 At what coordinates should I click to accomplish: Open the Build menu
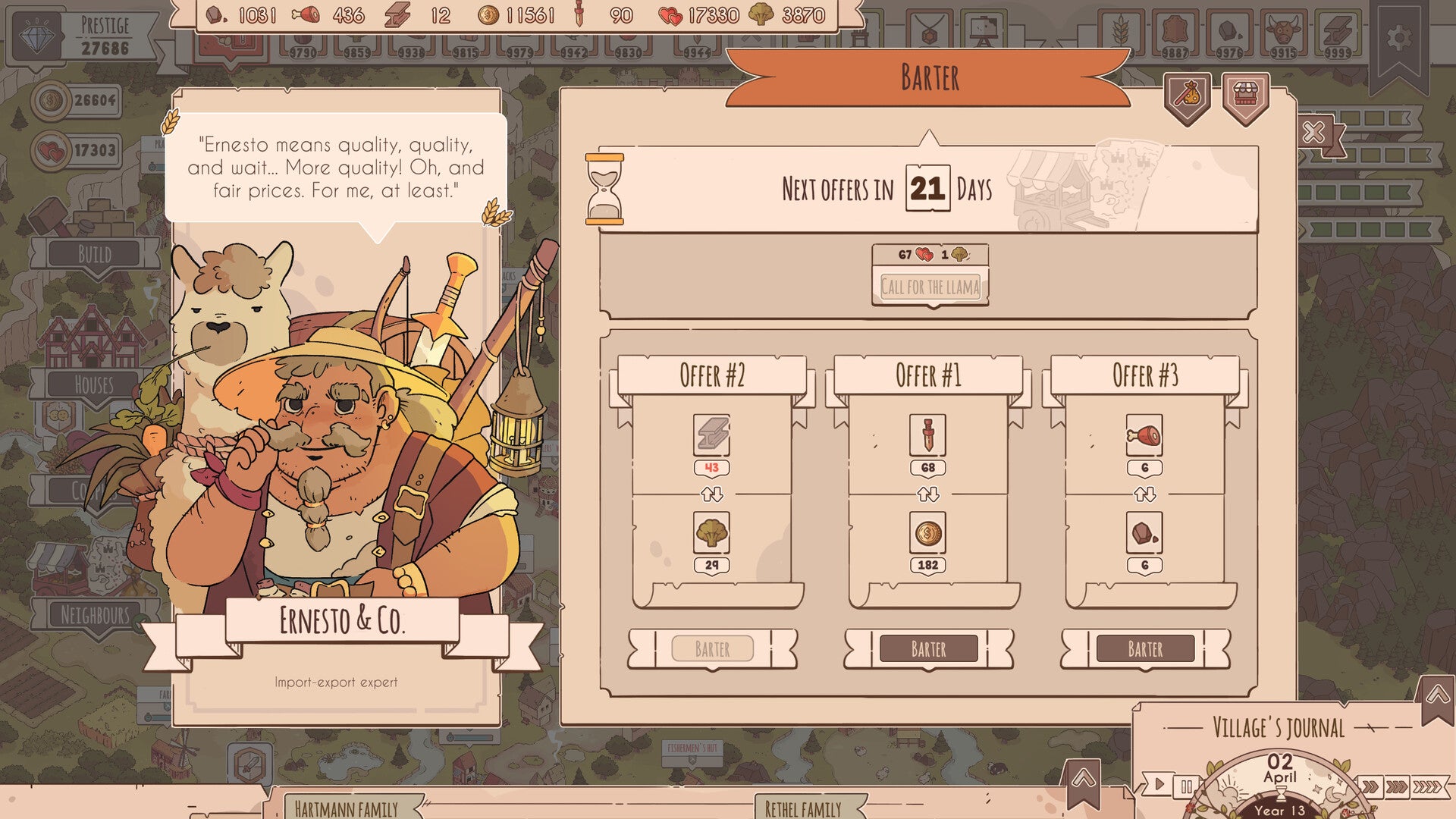95,254
